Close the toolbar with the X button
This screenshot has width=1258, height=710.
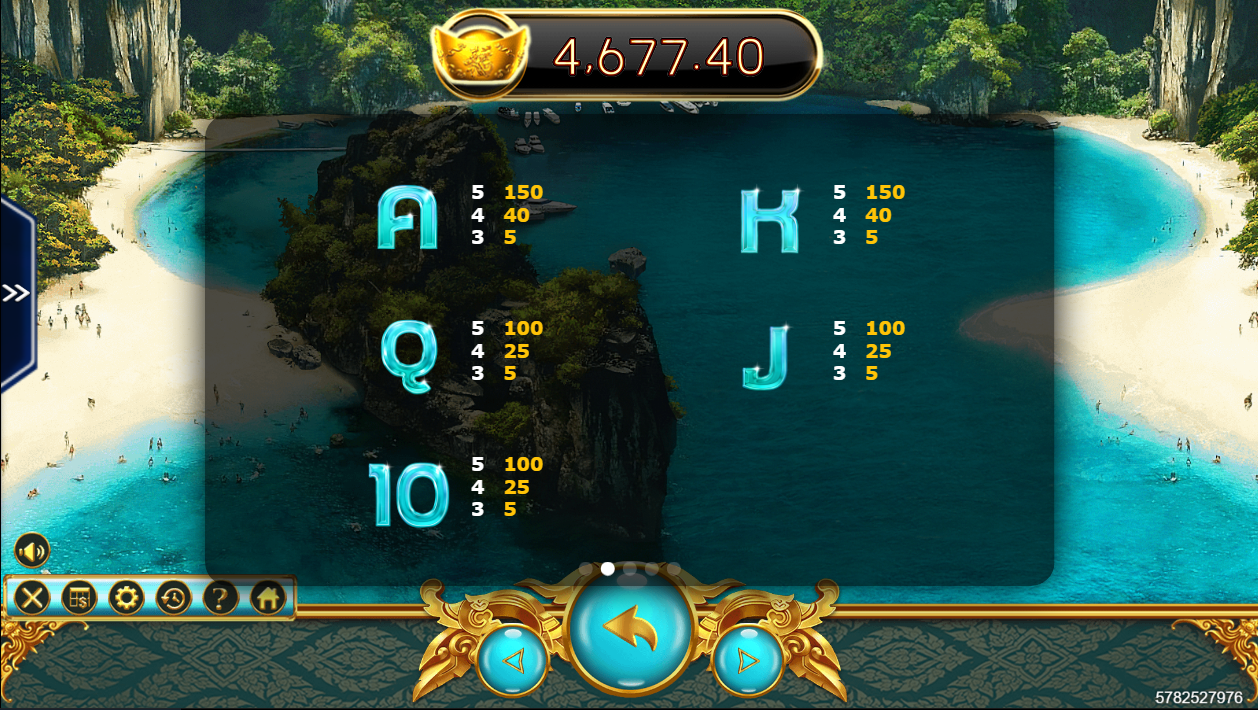32,598
